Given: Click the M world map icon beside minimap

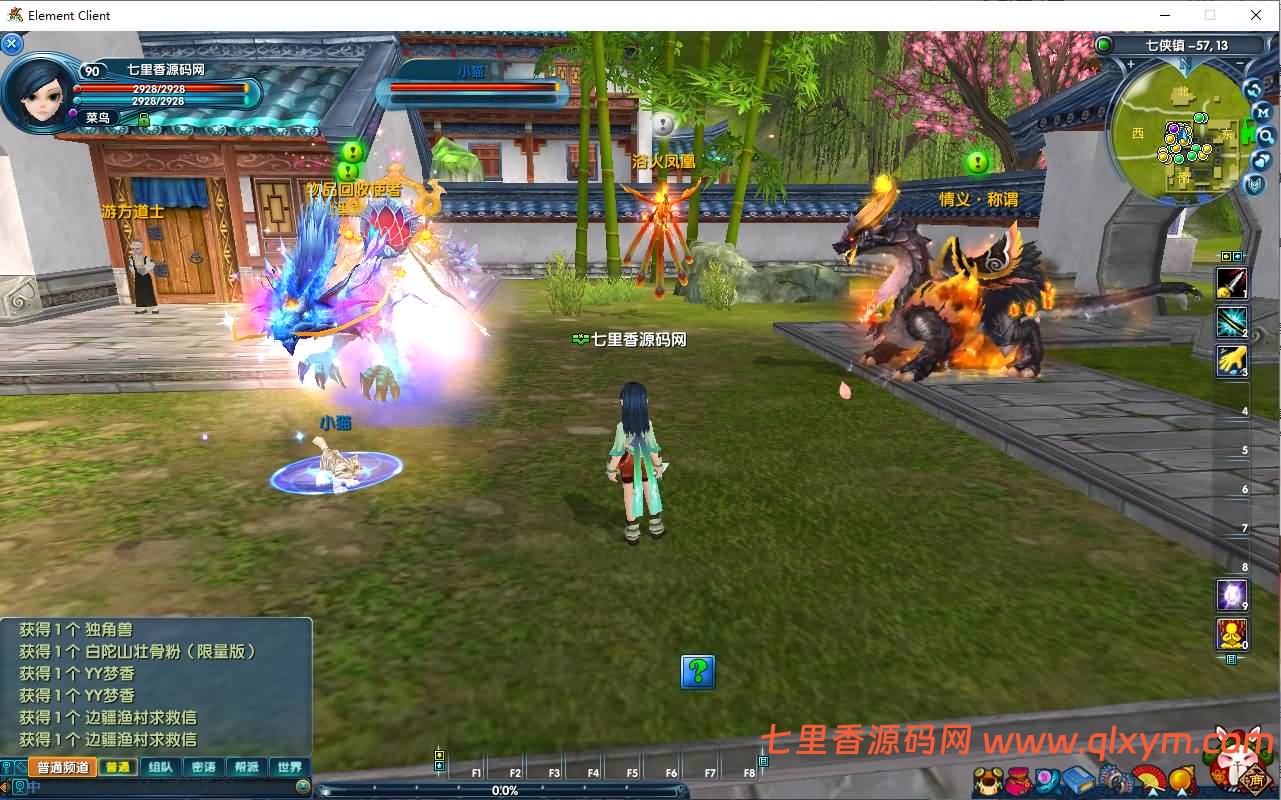Looking at the screenshot, I should (x=1262, y=113).
